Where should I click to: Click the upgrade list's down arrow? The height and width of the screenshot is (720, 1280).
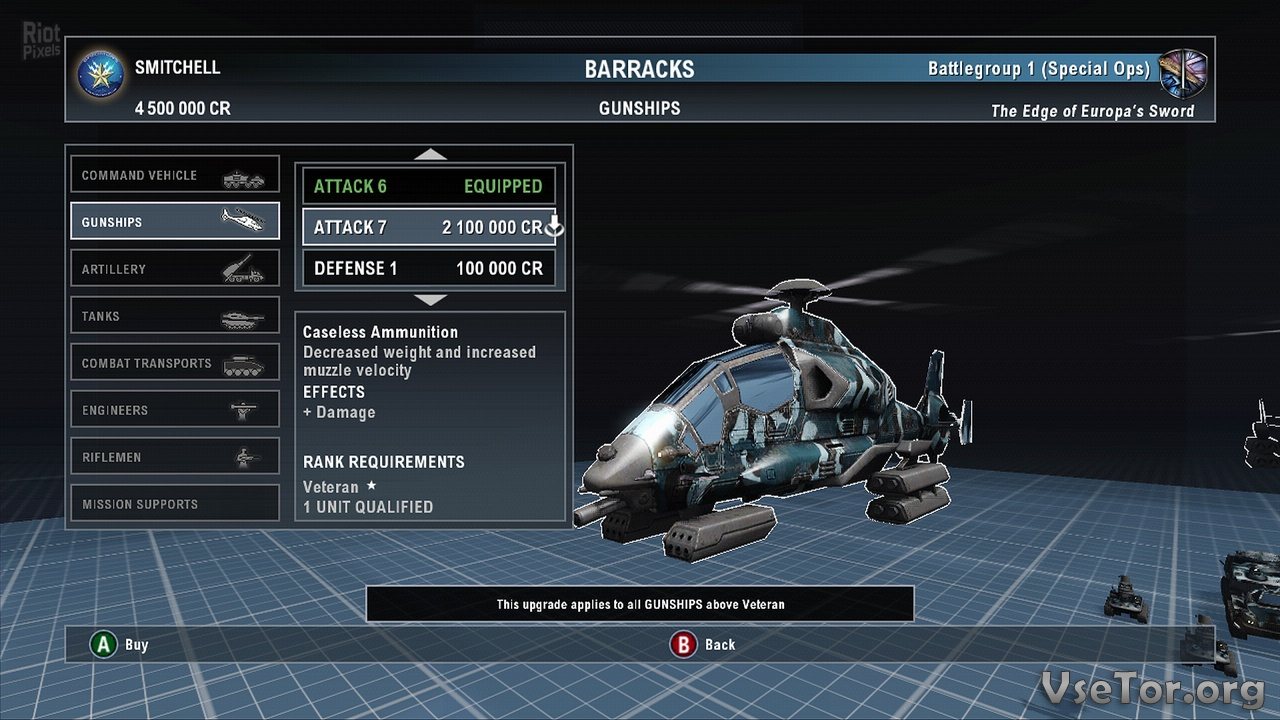pos(430,299)
